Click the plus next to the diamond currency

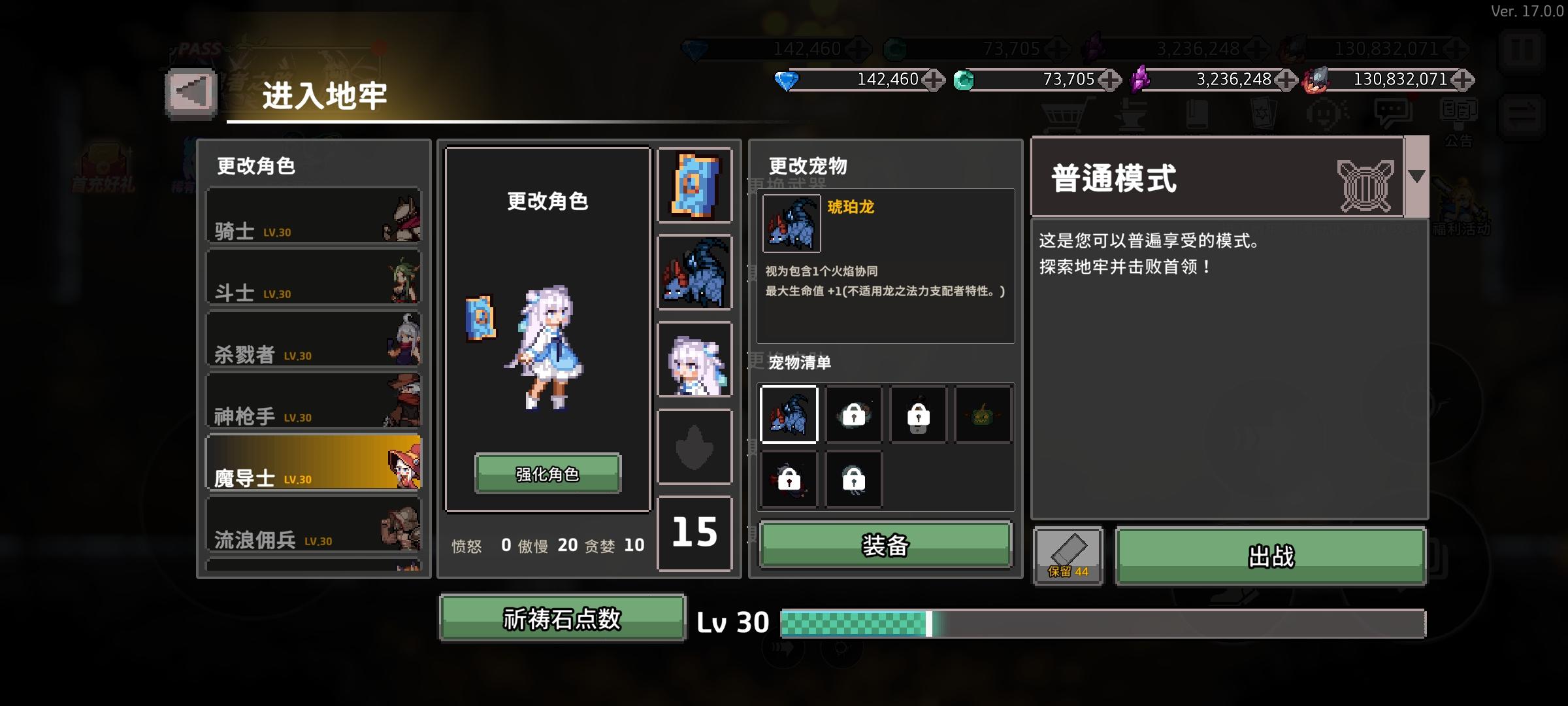(933, 80)
